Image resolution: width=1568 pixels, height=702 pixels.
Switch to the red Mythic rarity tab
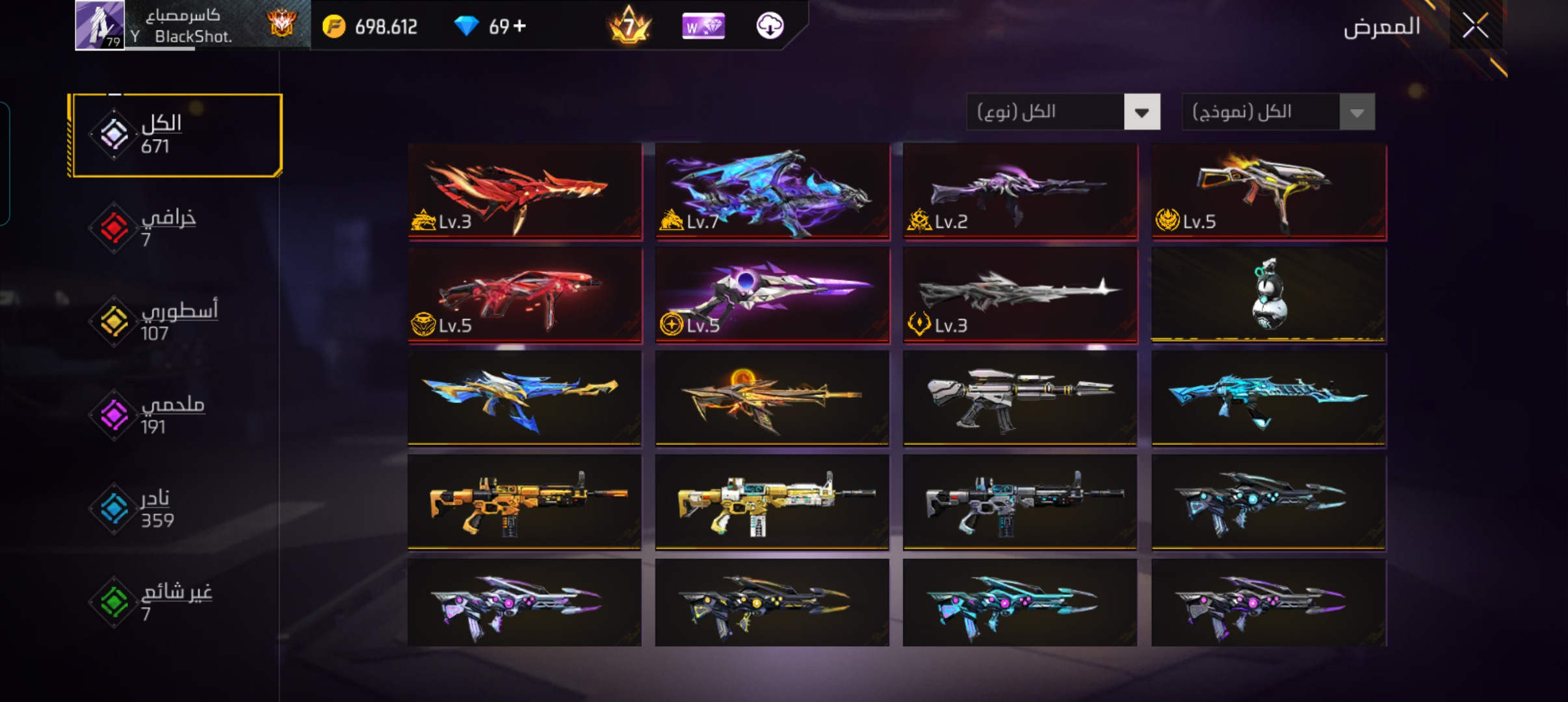coord(150,227)
